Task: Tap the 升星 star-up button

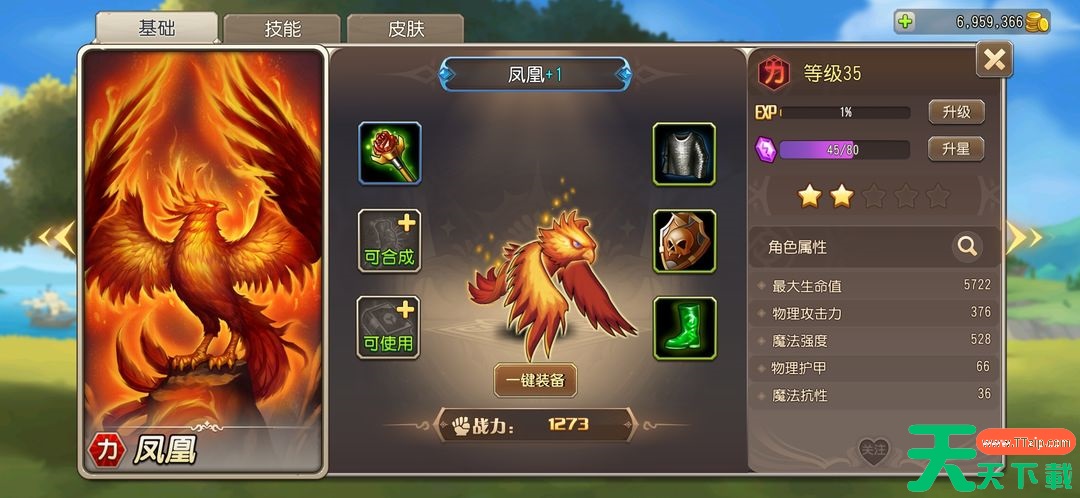Action: tap(956, 149)
